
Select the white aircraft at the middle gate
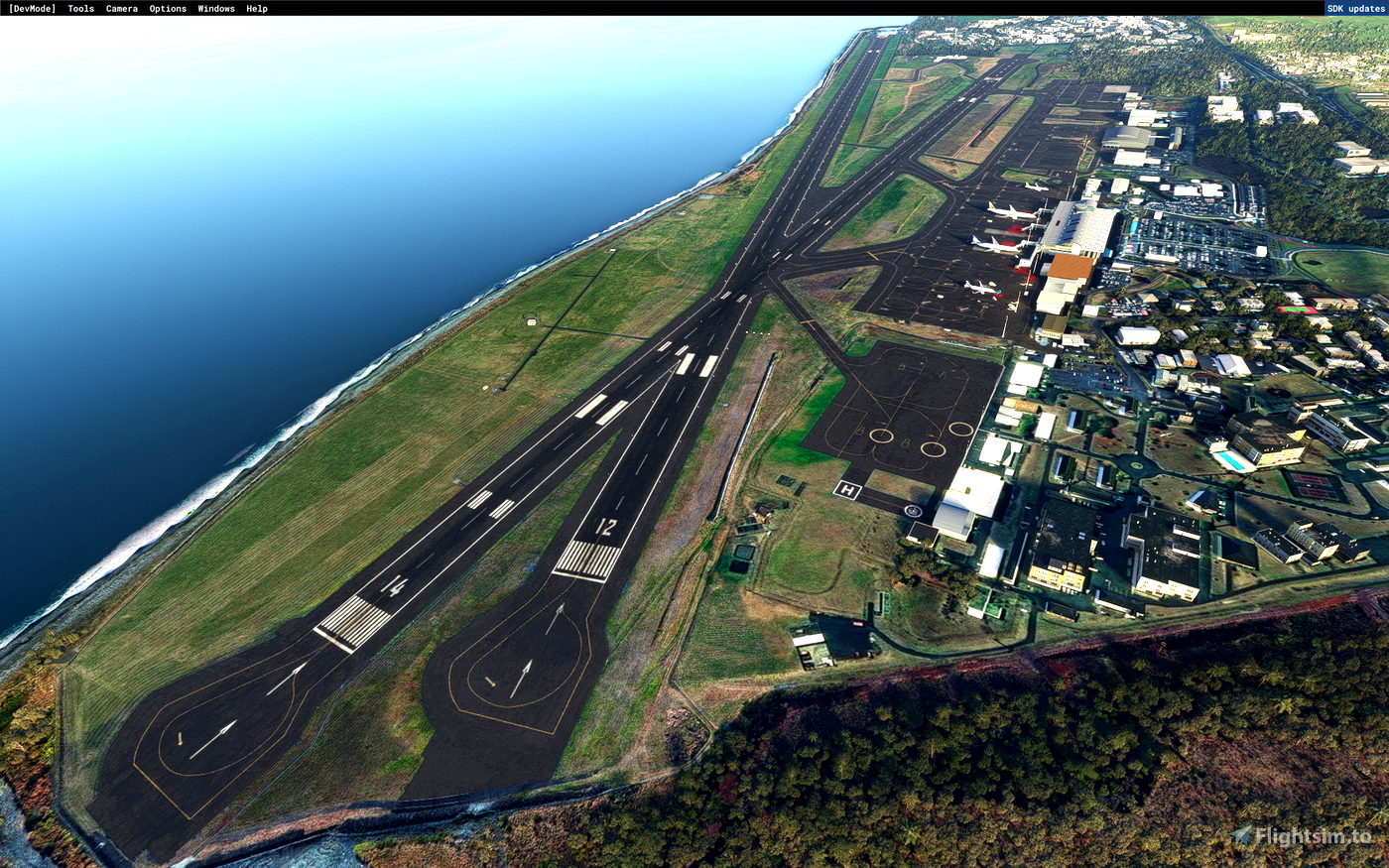point(997,245)
